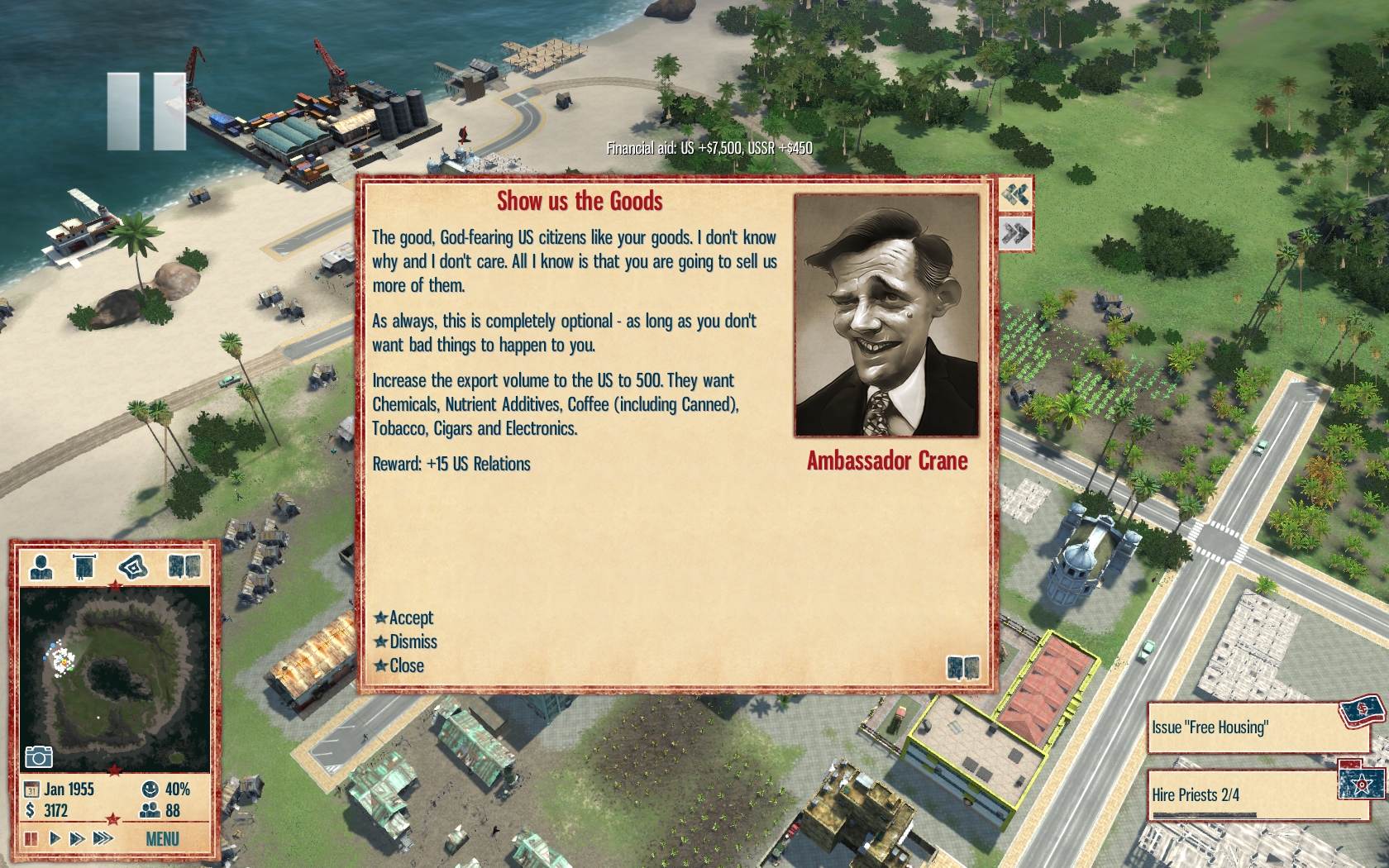Close the task dialog
The image size is (1389, 868).
click(405, 665)
